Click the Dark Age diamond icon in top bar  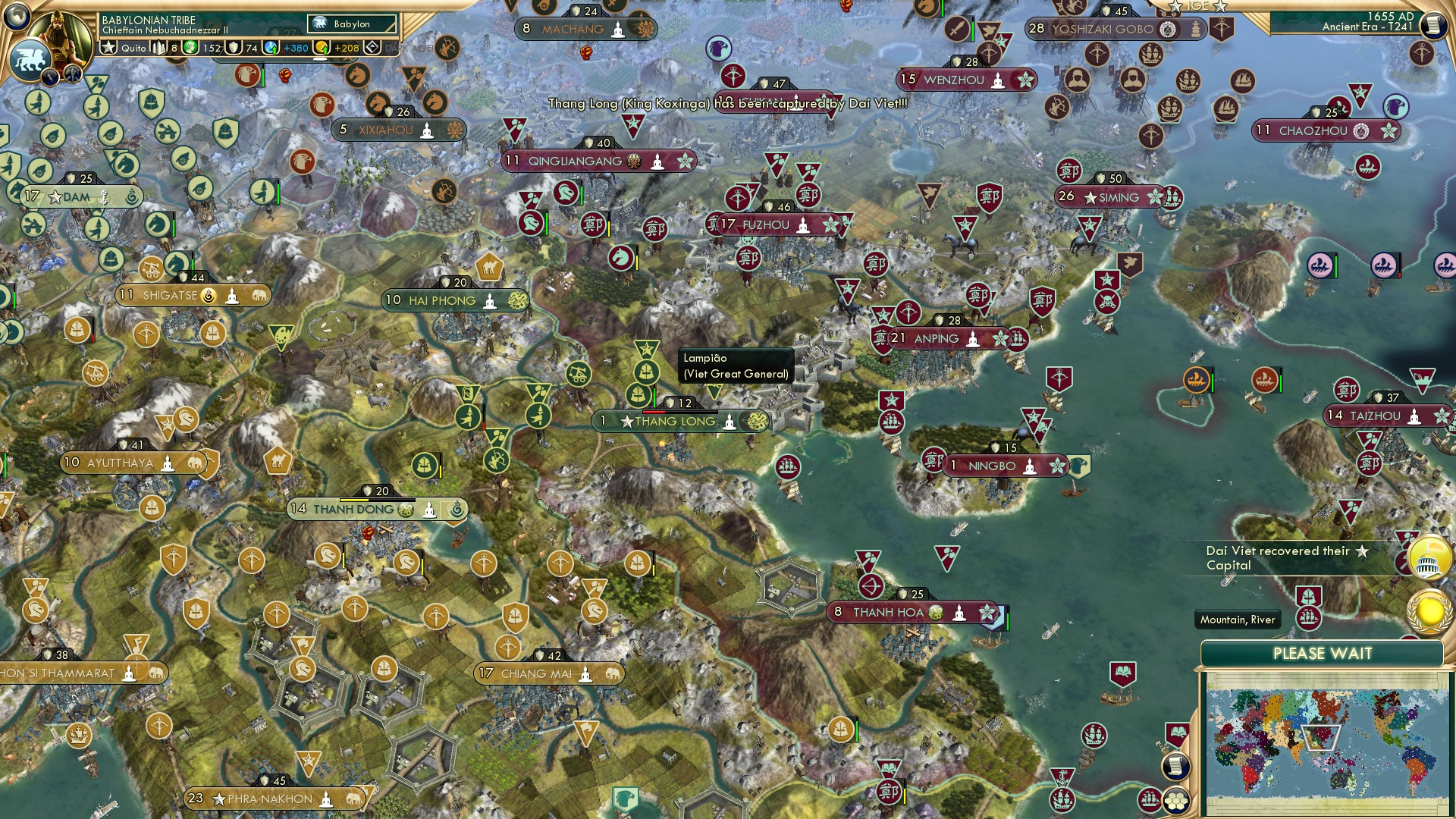tap(372, 47)
